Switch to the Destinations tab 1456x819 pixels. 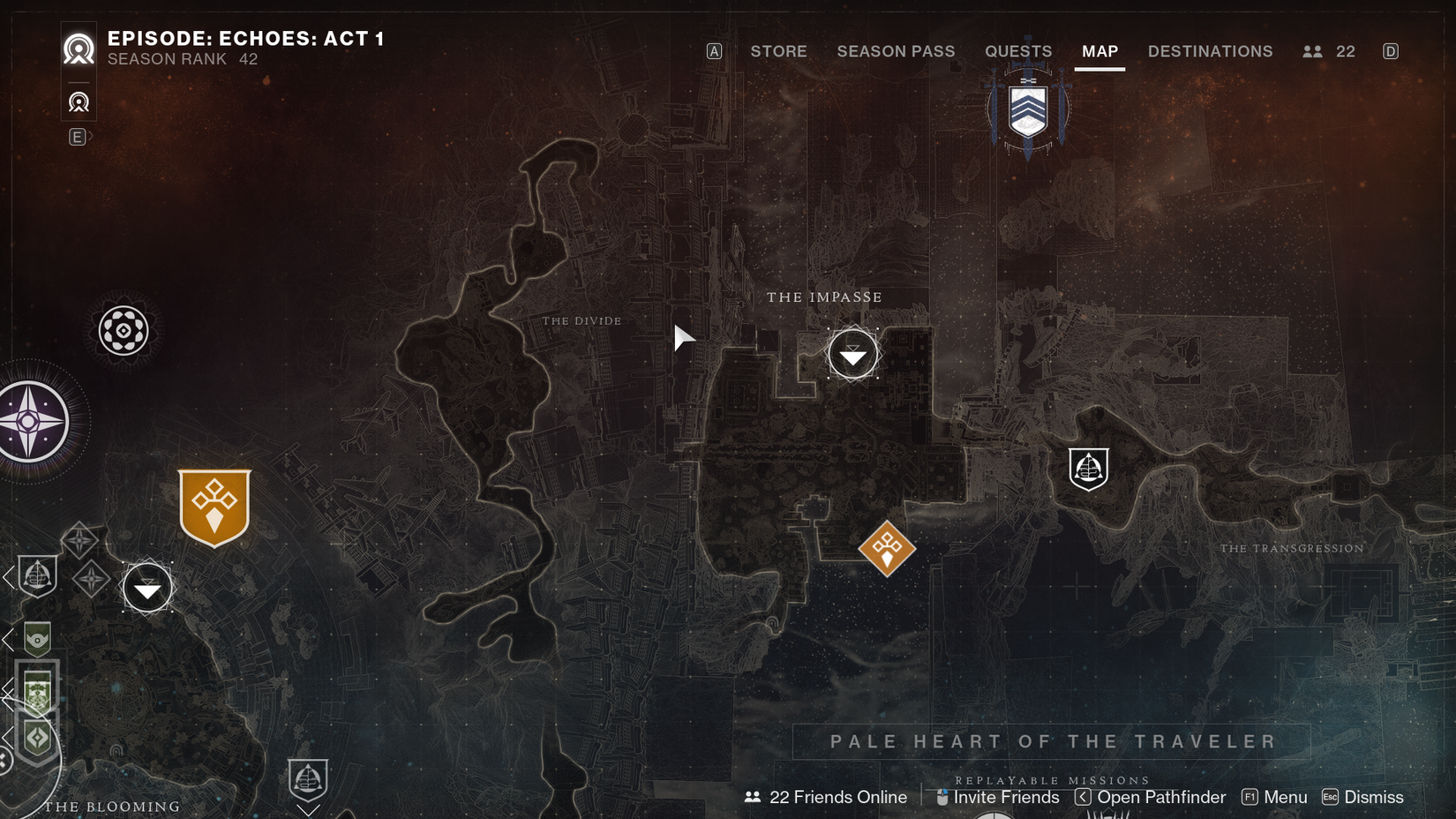click(x=1210, y=51)
